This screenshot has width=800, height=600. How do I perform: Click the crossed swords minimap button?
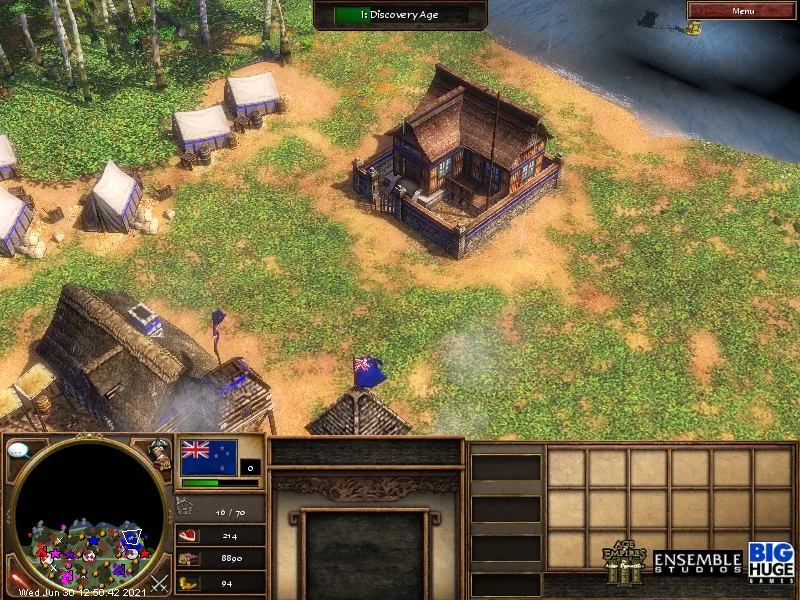[158, 580]
